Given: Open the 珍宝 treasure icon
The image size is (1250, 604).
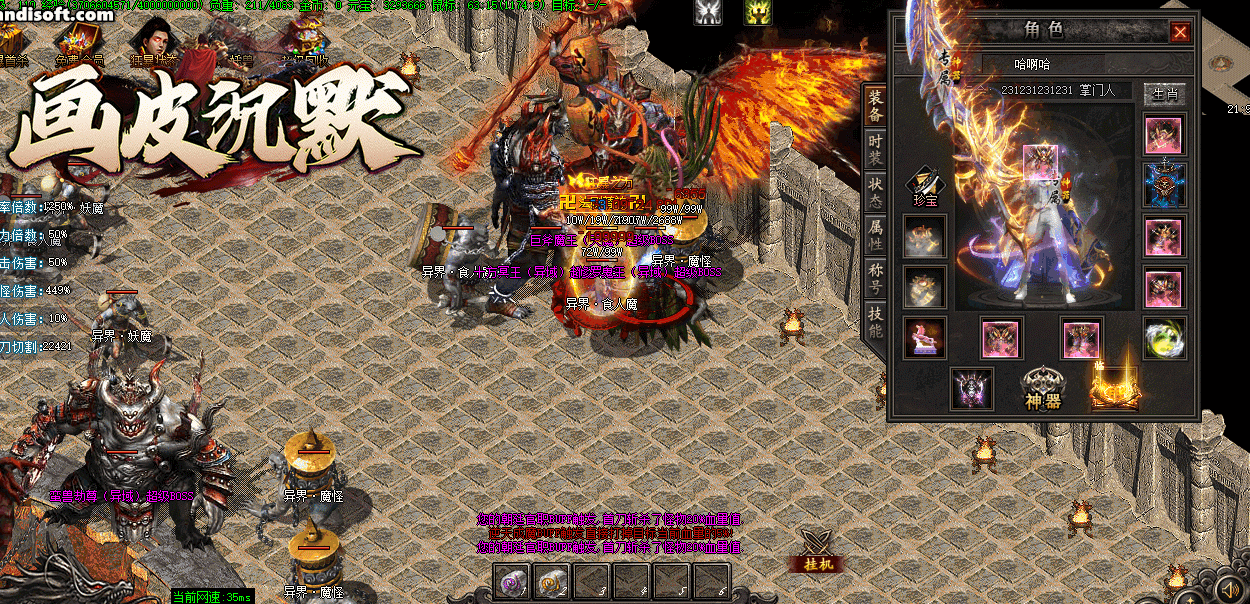Looking at the screenshot, I should tap(924, 187).
